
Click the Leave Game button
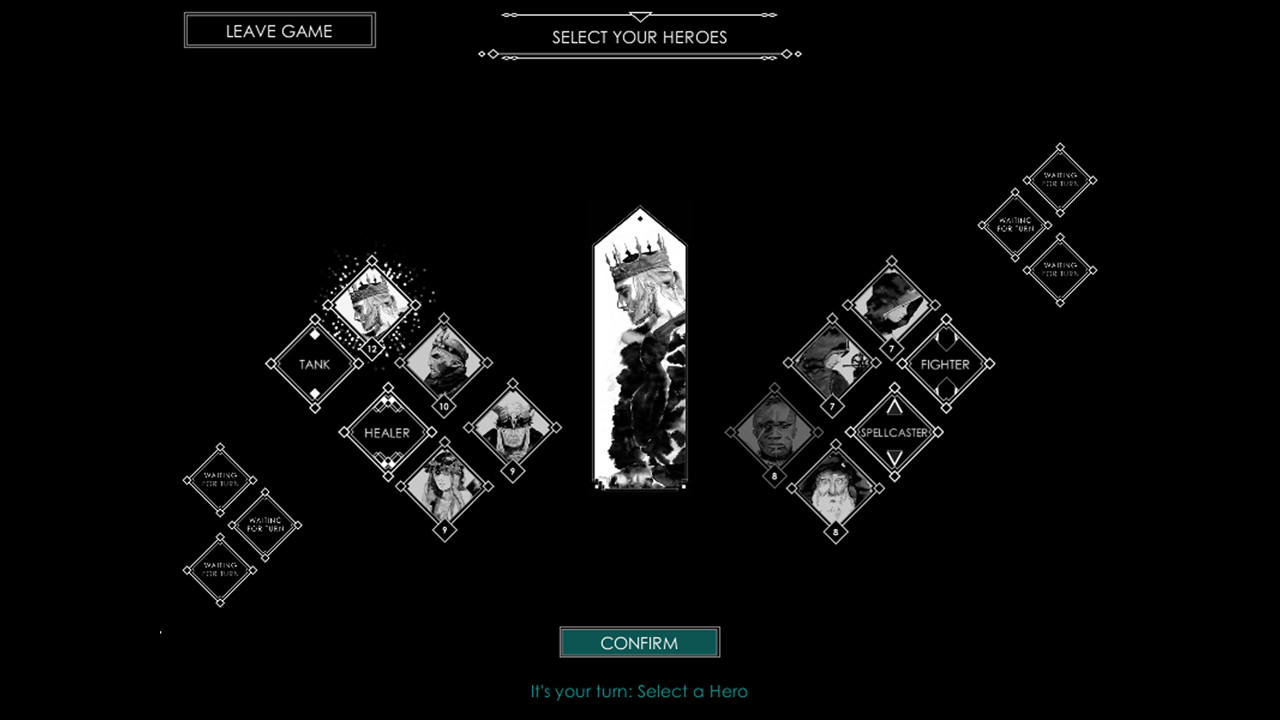coord(279,30)
